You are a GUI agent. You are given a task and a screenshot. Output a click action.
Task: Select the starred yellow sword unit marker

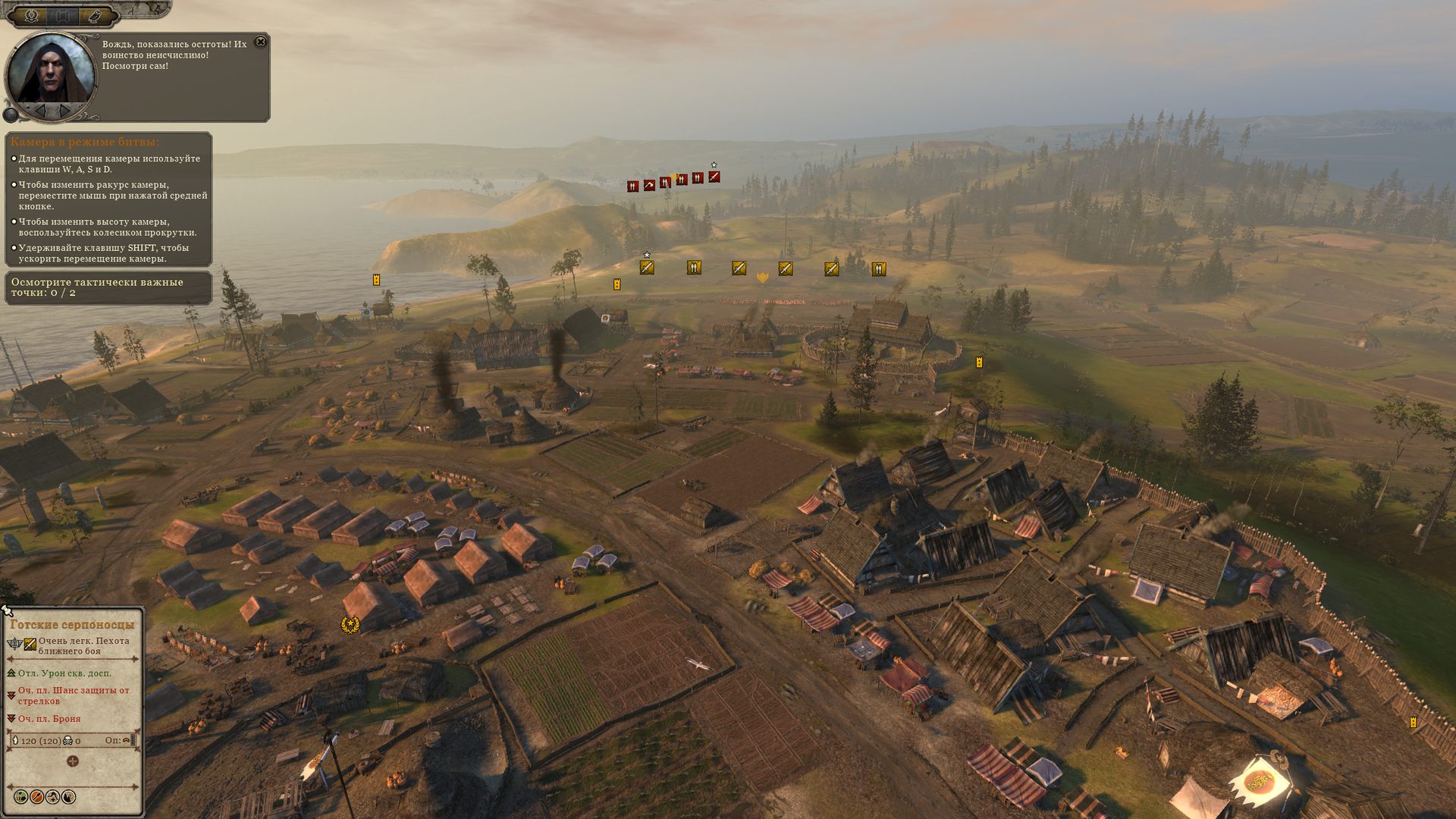[646, 267]
